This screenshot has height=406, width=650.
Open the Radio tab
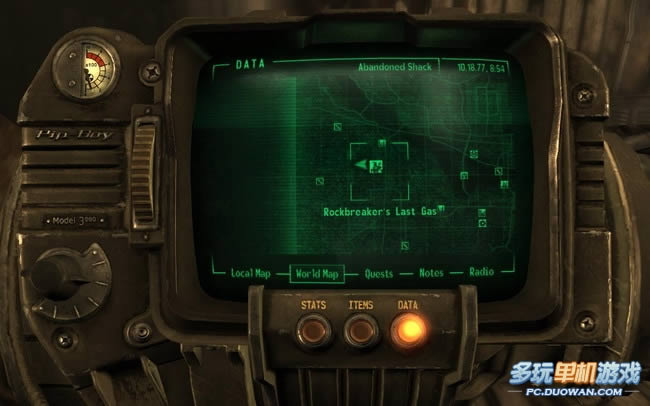[x=481, y=273]
